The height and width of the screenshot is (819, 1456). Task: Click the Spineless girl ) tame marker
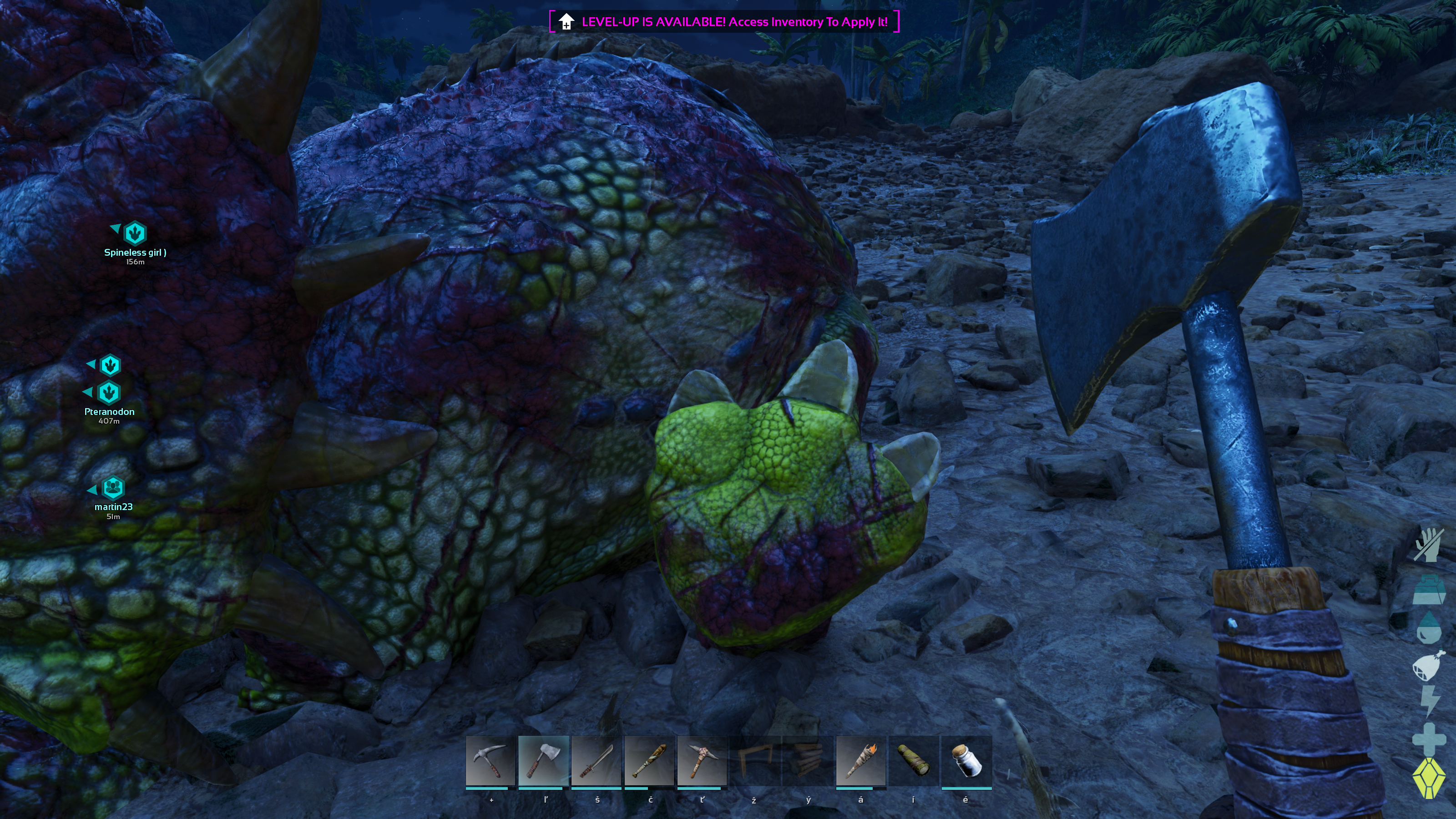(135, 233)
